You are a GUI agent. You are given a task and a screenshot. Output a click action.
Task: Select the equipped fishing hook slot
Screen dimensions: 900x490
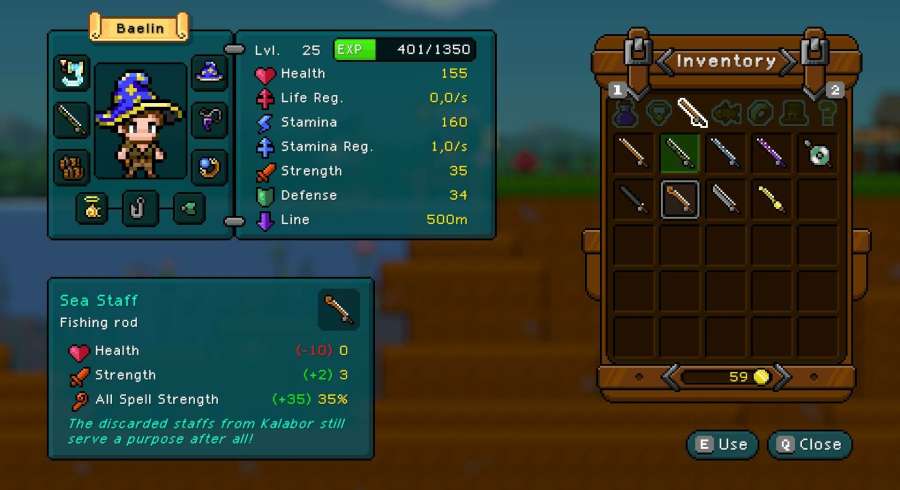(141, 209)
